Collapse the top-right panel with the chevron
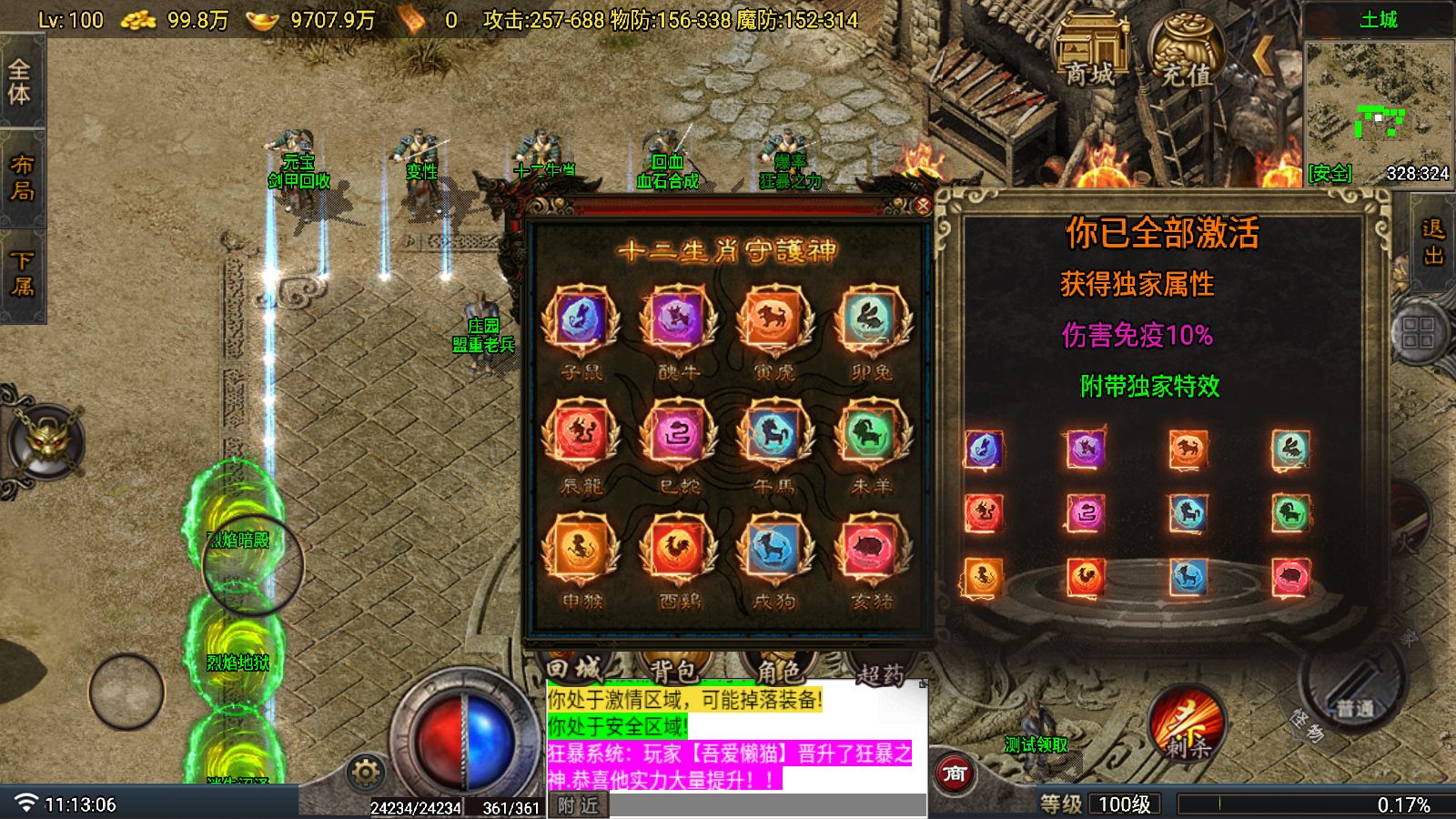 (x=1262, y=55)
